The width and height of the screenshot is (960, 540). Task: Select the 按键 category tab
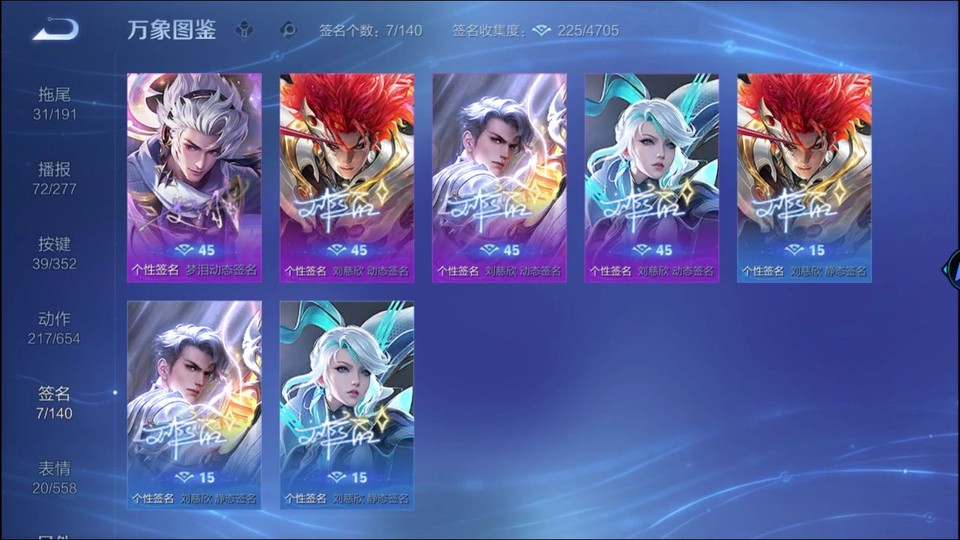coord(55,252)
